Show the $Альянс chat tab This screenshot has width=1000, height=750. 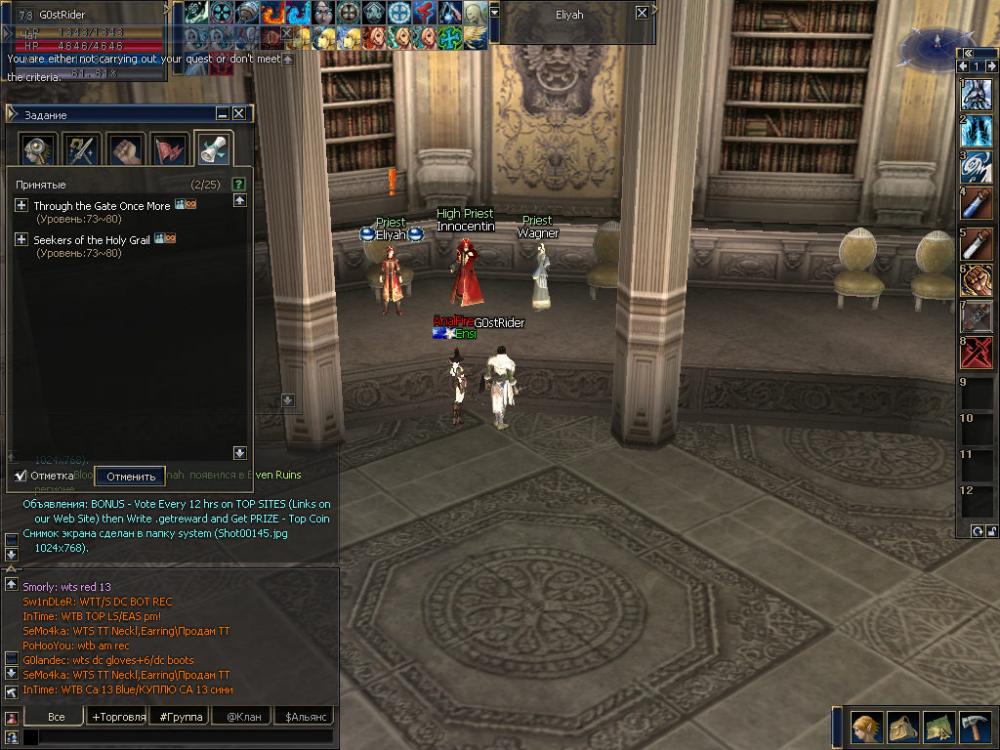[x=306, y=717]
